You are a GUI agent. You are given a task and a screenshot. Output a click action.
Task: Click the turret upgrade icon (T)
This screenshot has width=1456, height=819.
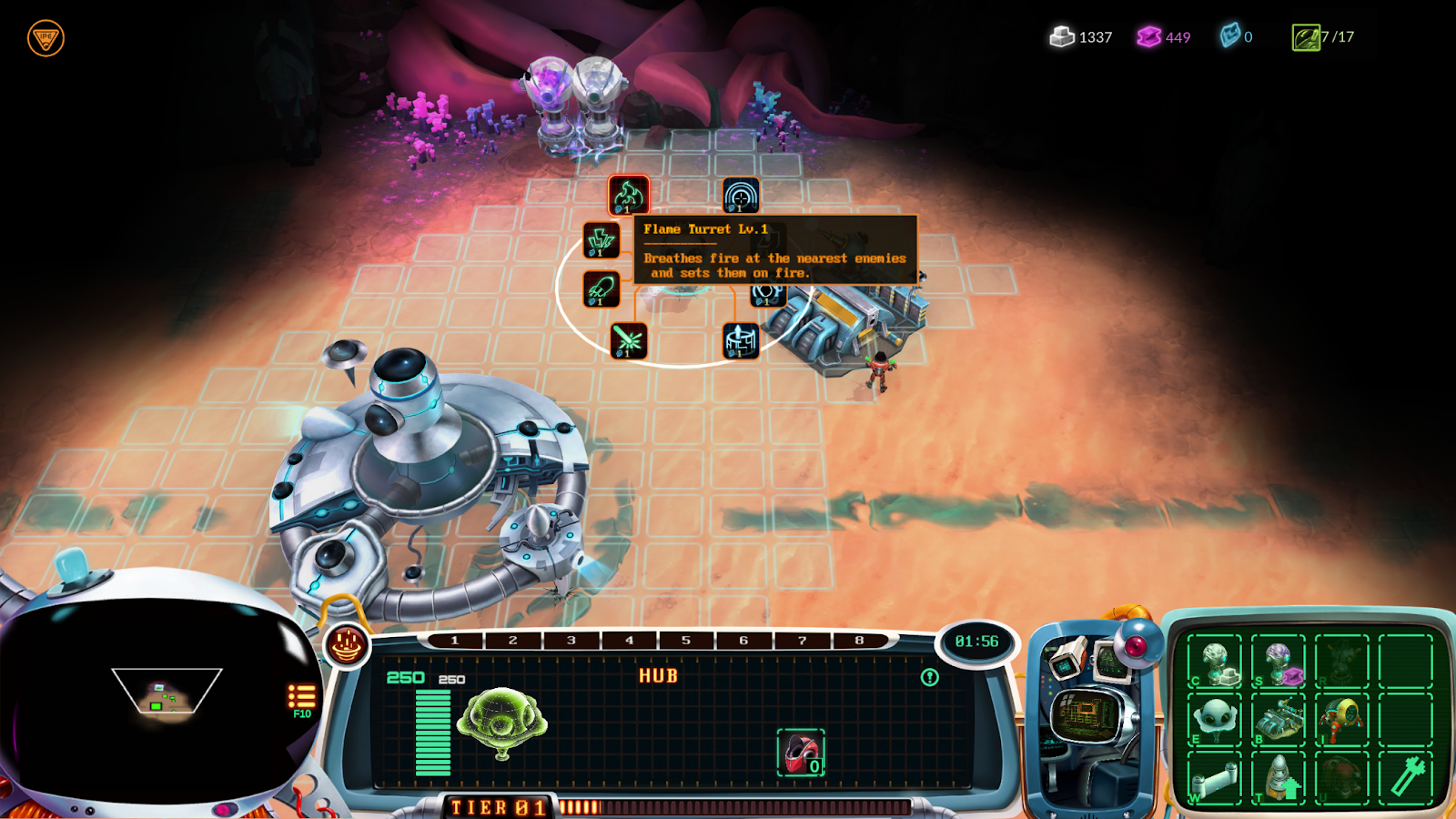point(1279,778)
